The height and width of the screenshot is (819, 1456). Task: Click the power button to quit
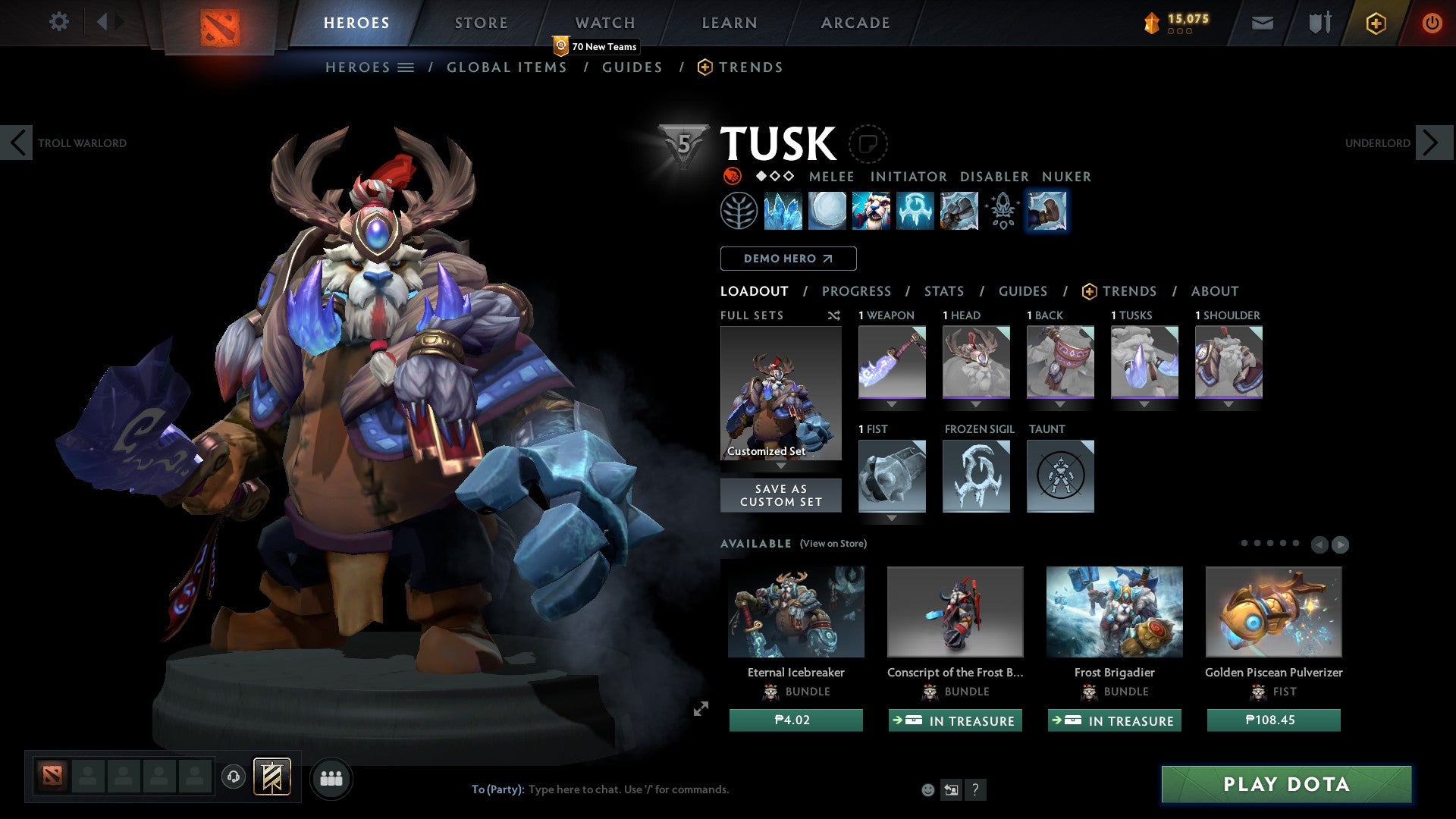click(x=1432, y=23)
